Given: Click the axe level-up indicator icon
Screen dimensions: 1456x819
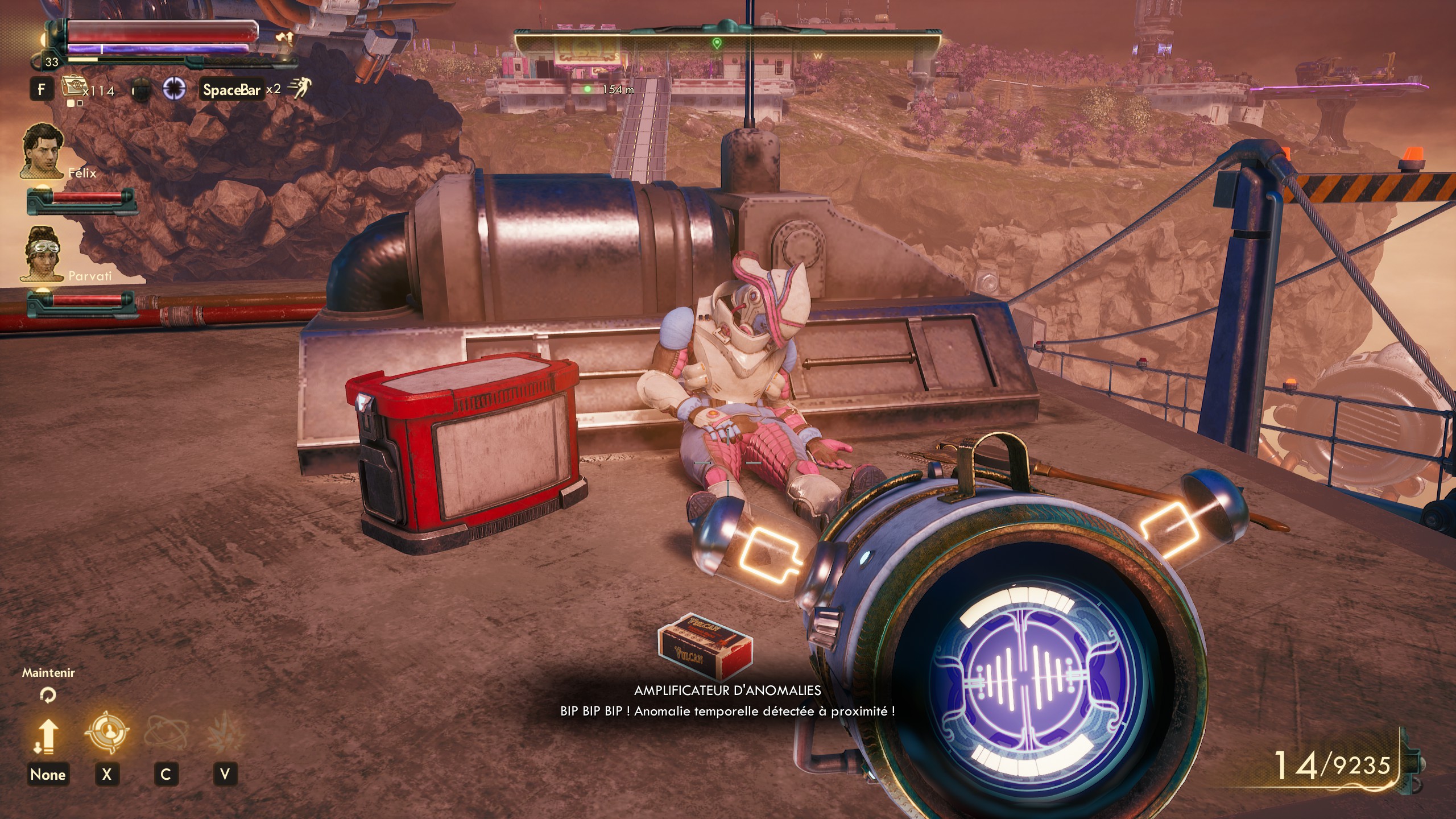Looking at the screenshot, I should (x=284, y=38).
